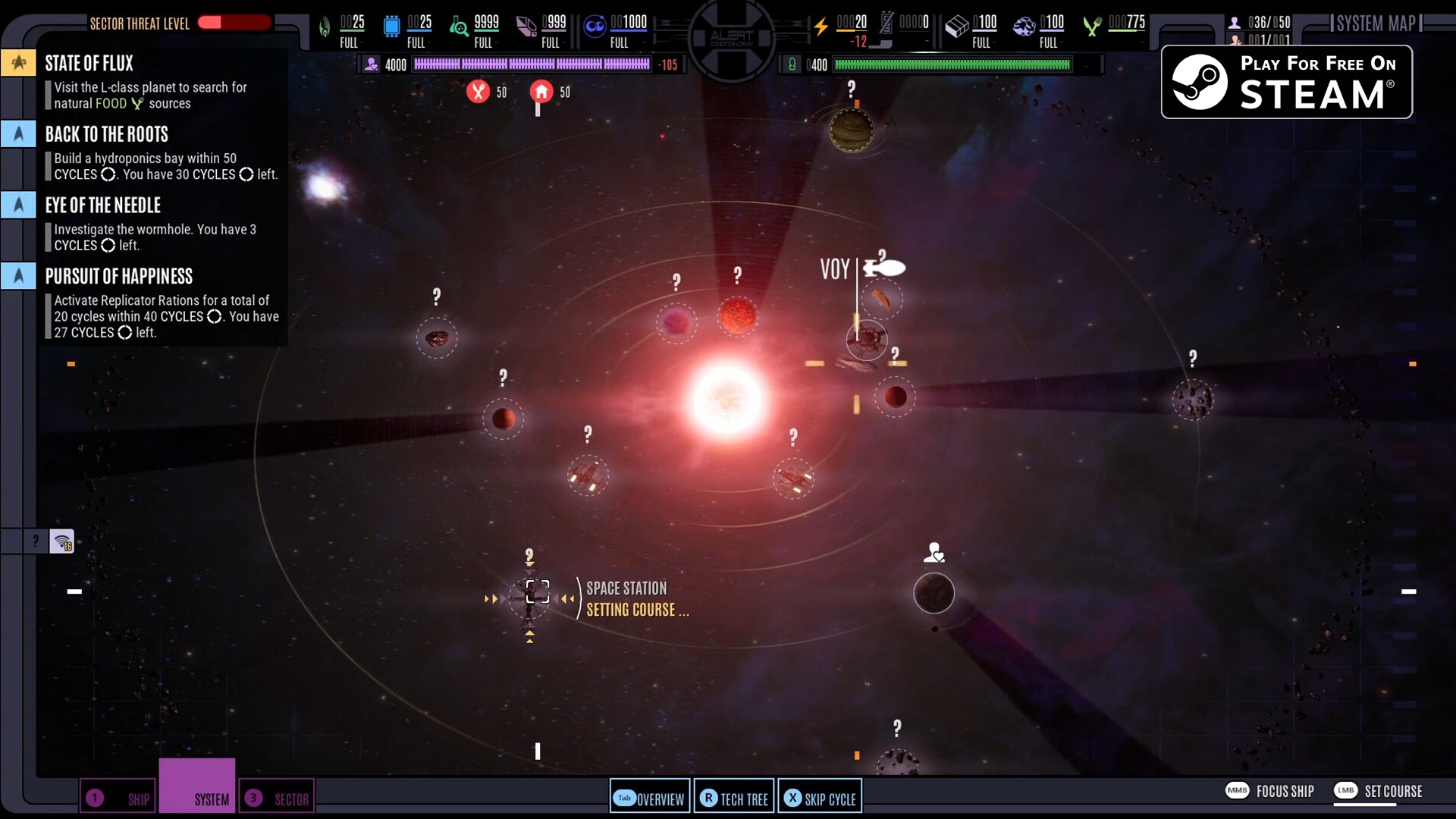Select the crew marker above the dark planet
The width and height of the screenshot is (1456, 819).
tap(934, 552)
